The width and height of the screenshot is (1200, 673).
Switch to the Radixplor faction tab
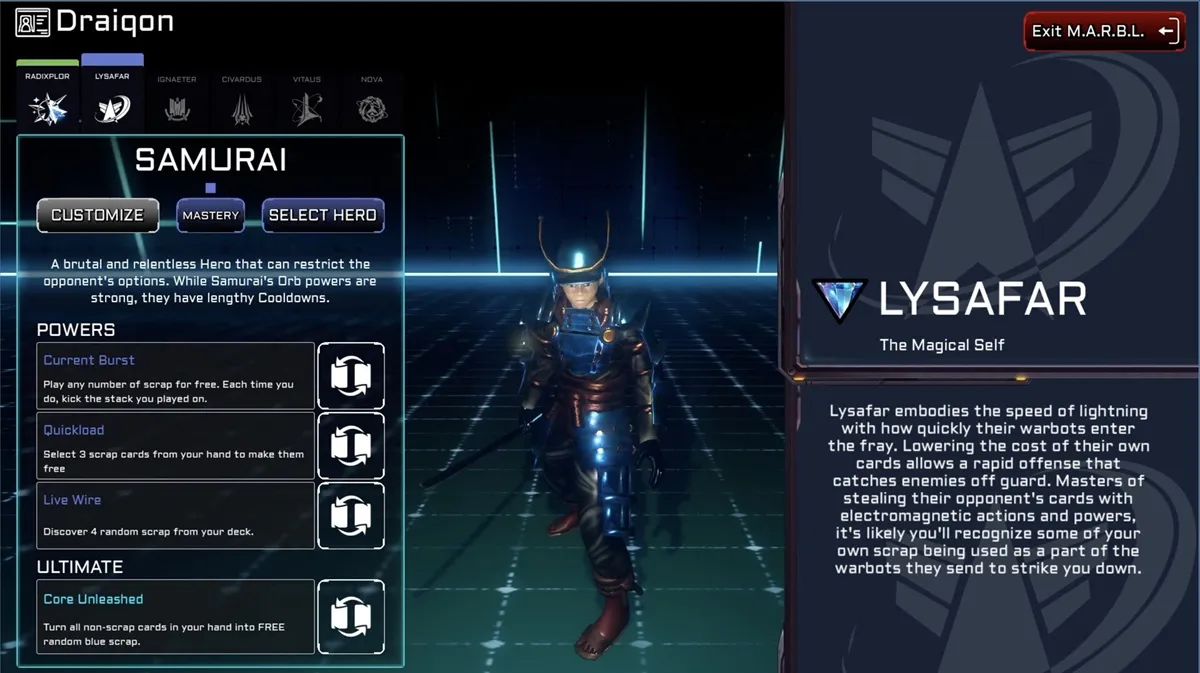(x=47, y=98)
